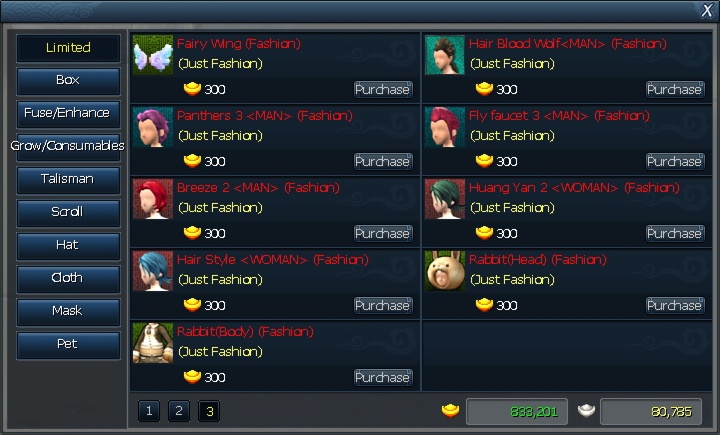Go to shop page 2
The width and height of the screenshot is (720, 435).
(178, 410)
